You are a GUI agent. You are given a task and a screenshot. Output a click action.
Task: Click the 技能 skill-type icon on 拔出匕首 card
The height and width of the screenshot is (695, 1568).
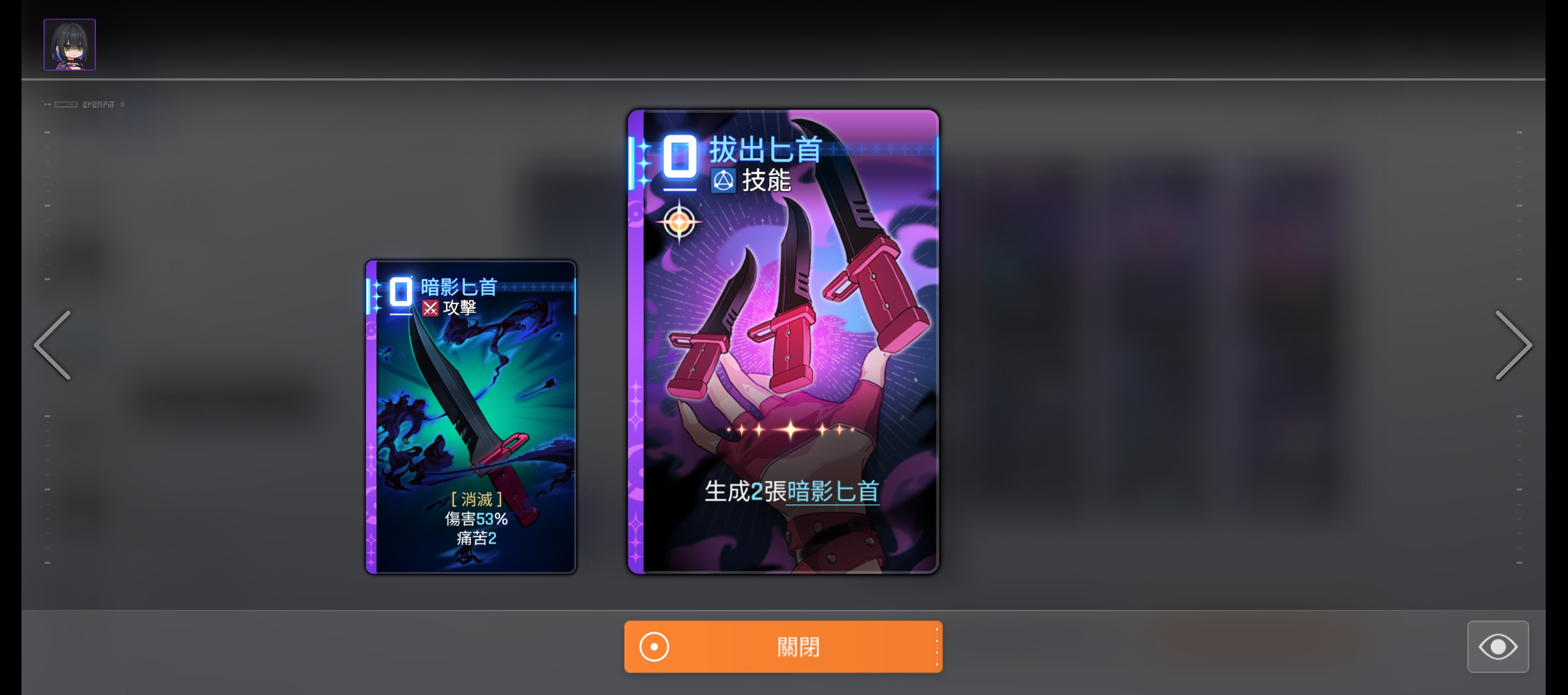coord(724,180)
